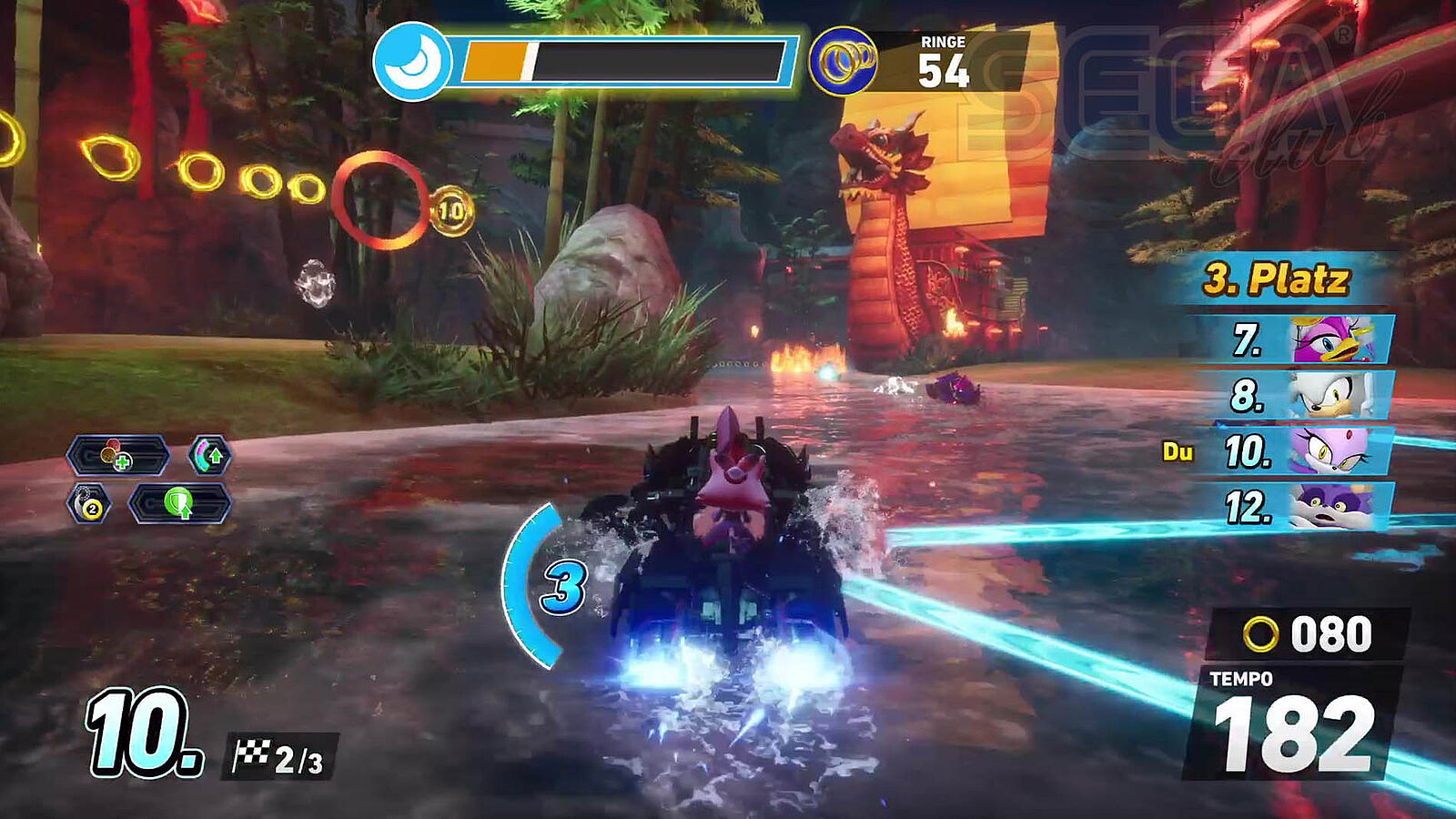Click the drift gauge boost gadget icon
1456x819 pixels.
tap(210, 455)
